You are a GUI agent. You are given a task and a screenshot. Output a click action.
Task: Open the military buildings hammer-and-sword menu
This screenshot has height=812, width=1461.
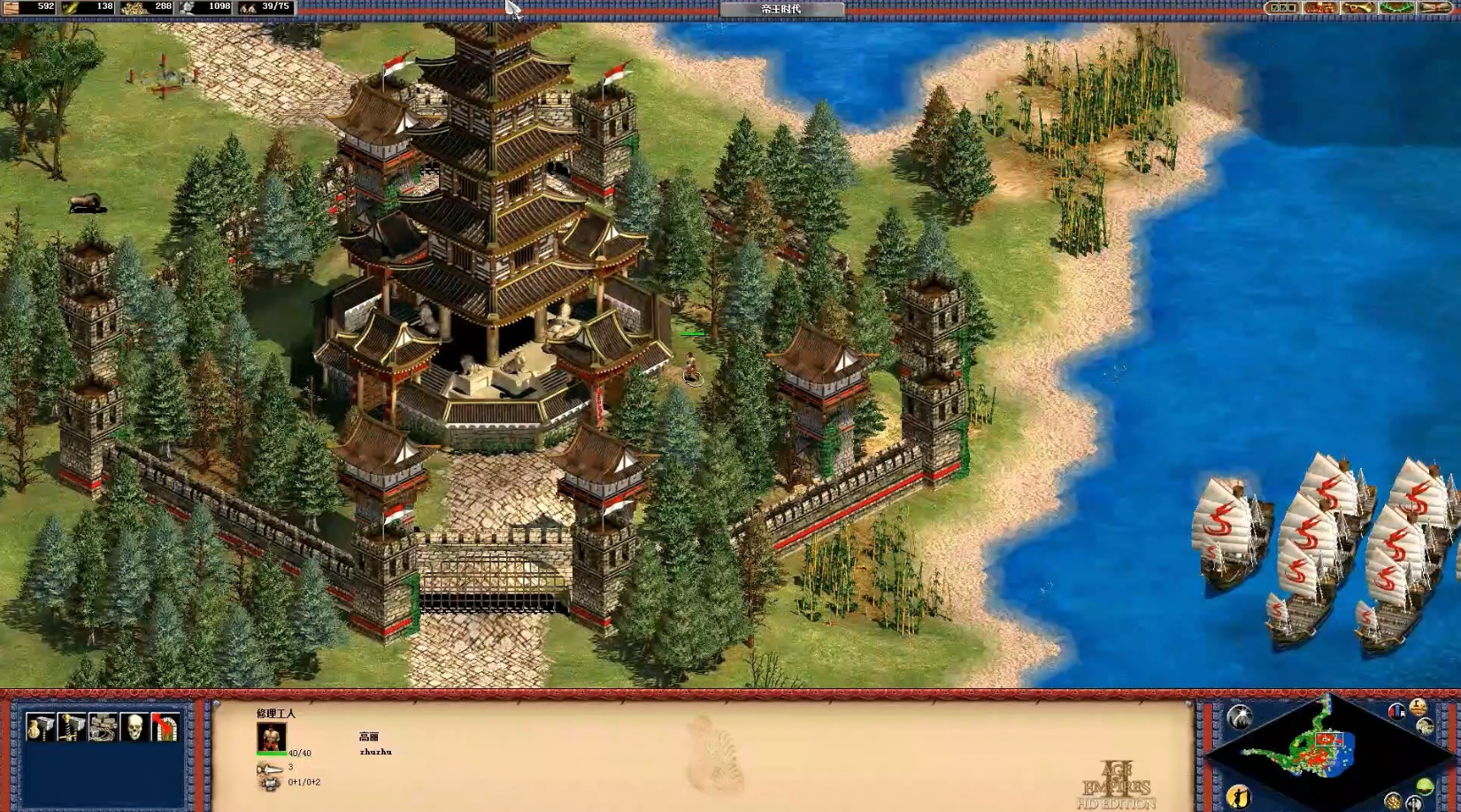tap(71, 727)
